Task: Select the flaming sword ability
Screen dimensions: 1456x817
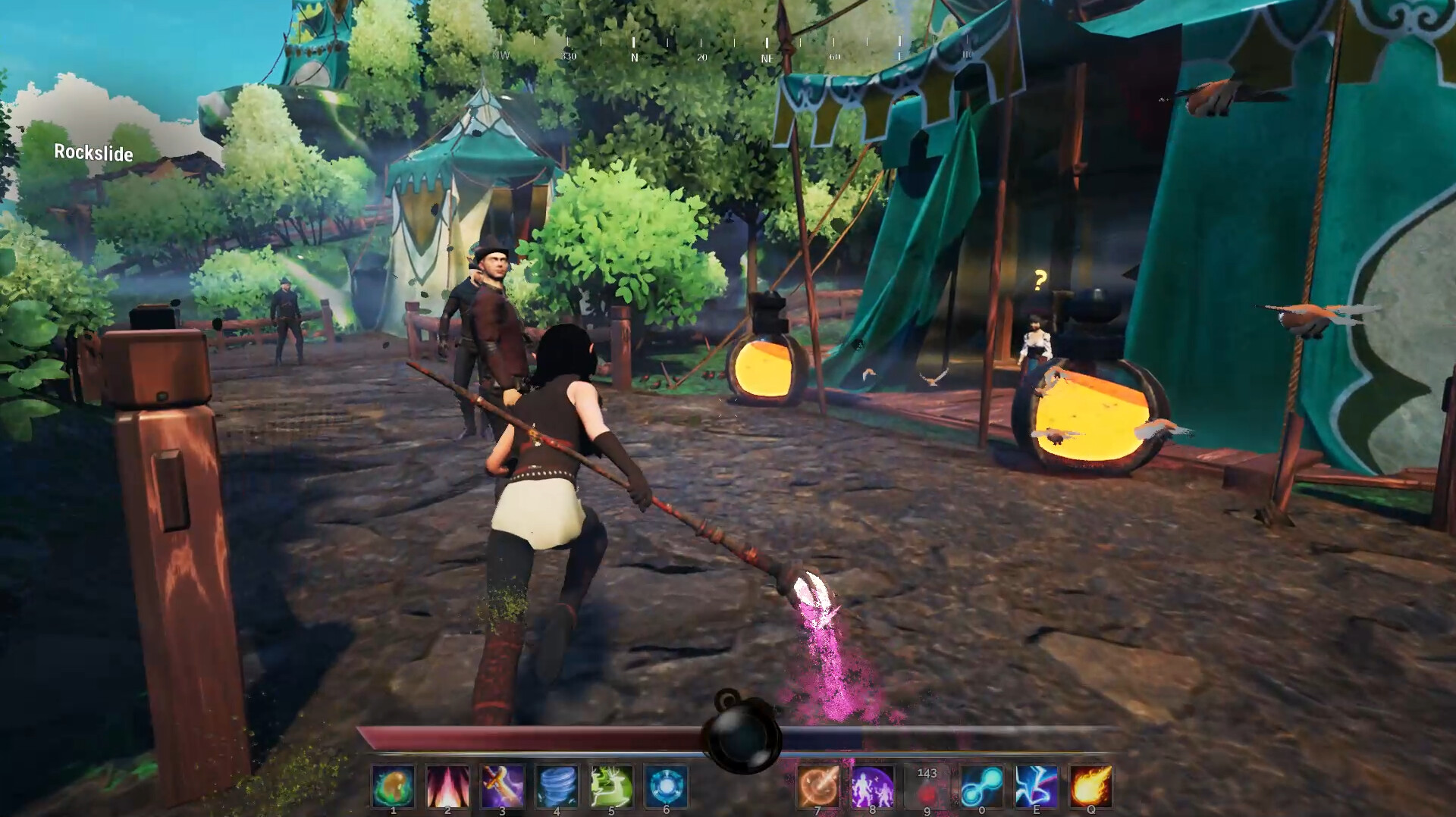Action: [x=502, y=786]
